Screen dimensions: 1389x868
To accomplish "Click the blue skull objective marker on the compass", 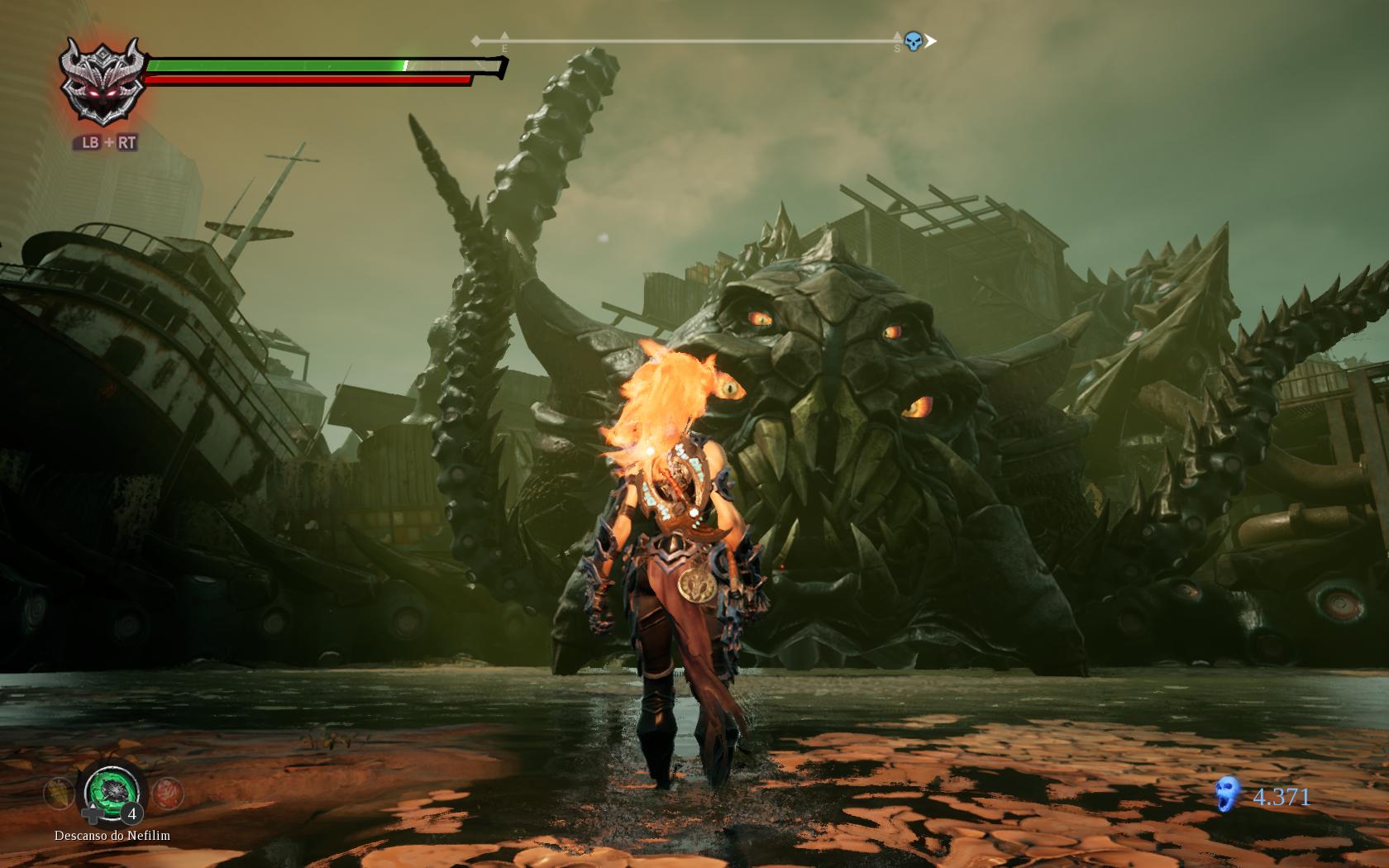I will [911, 40].
